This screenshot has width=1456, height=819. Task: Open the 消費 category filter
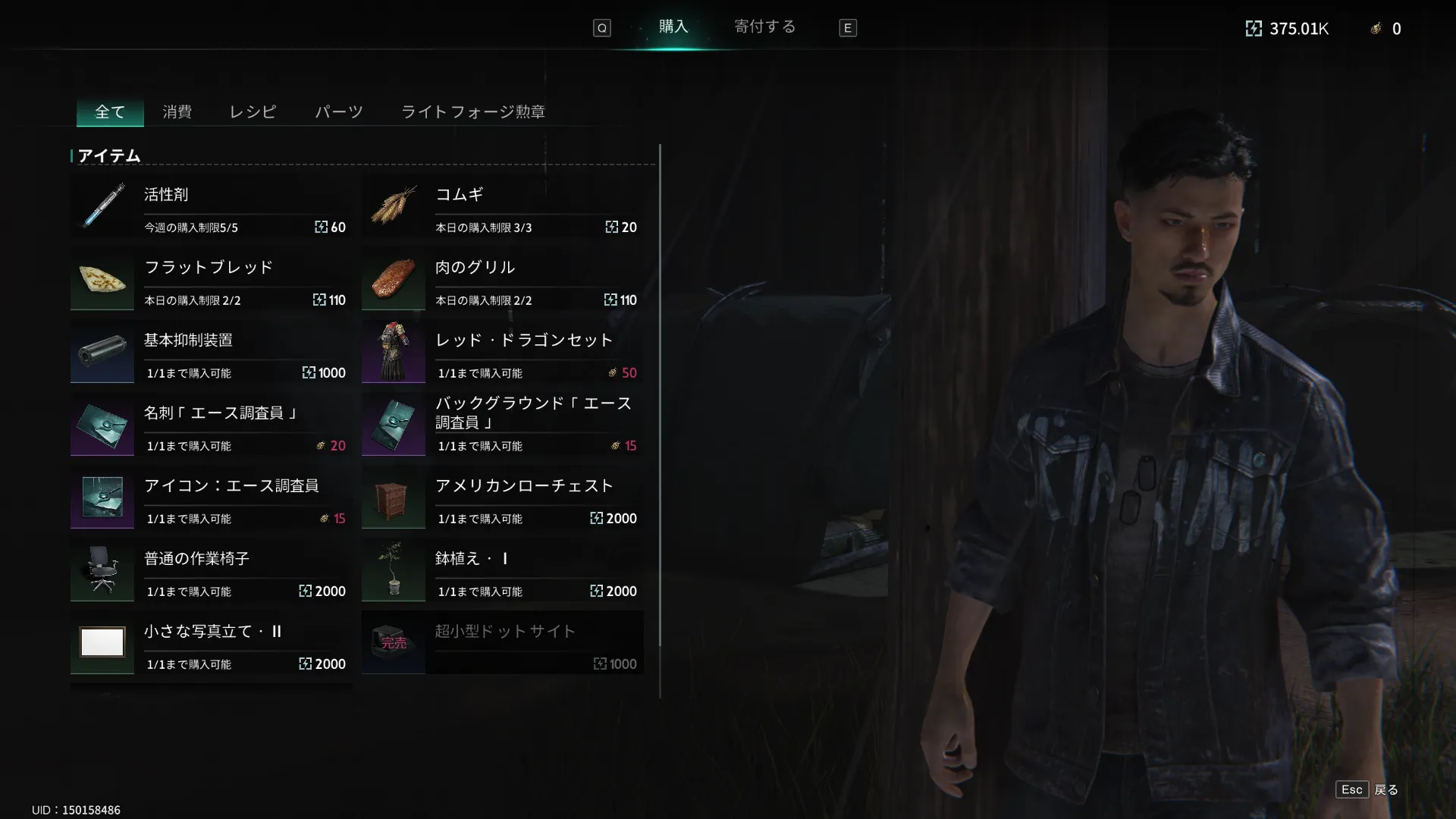177,112
